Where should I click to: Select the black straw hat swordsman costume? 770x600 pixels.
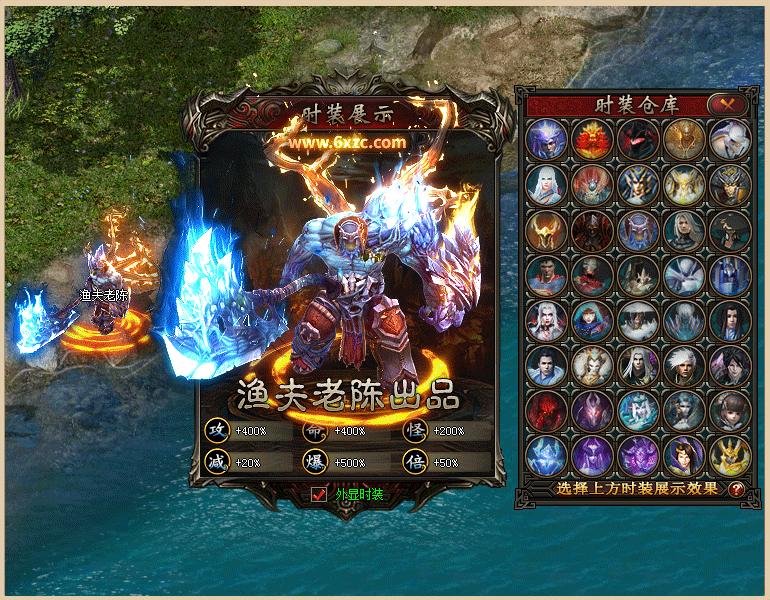tap(729, 231)
